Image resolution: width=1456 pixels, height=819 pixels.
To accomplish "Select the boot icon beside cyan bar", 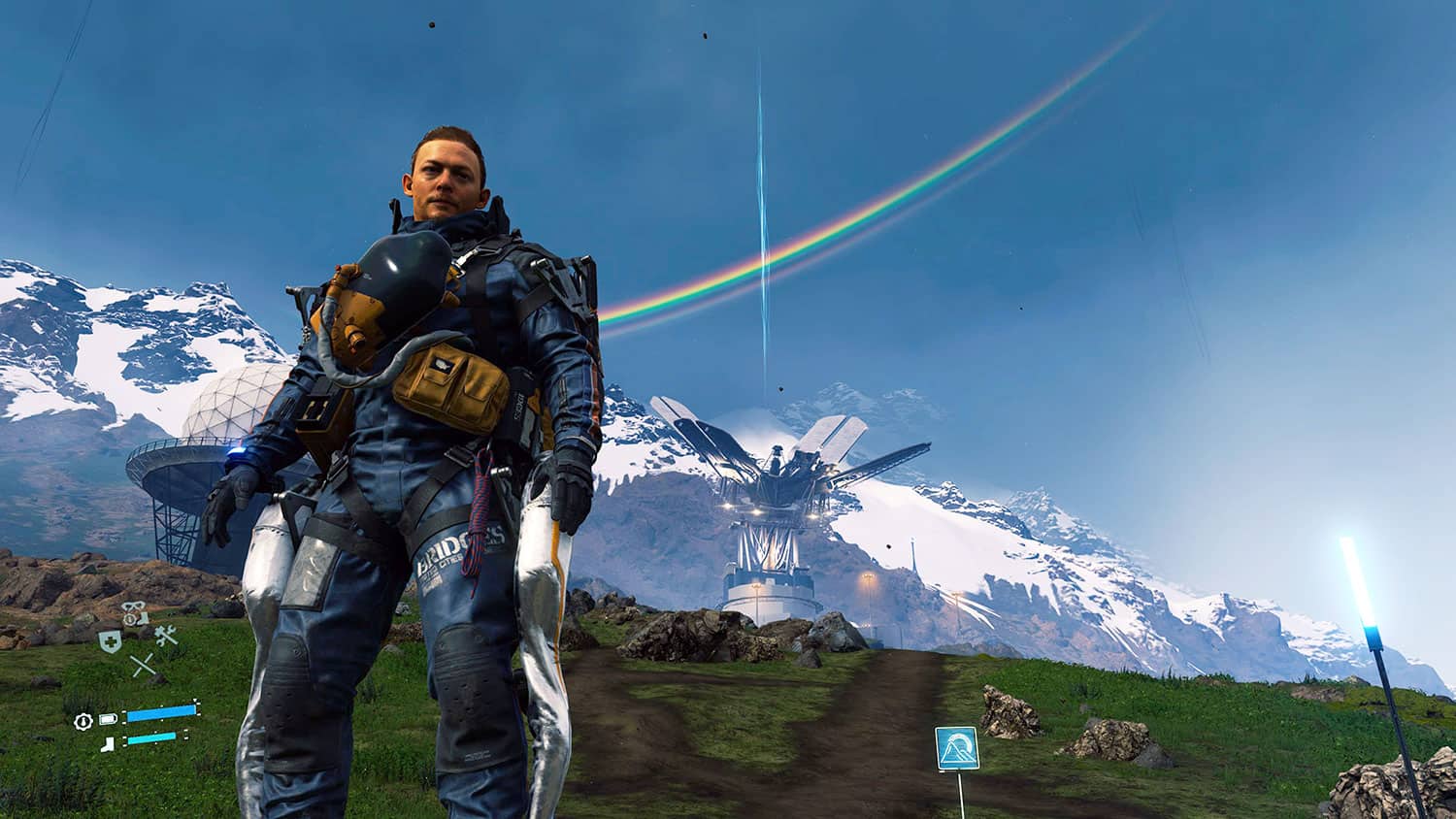I will coord(108,743).
